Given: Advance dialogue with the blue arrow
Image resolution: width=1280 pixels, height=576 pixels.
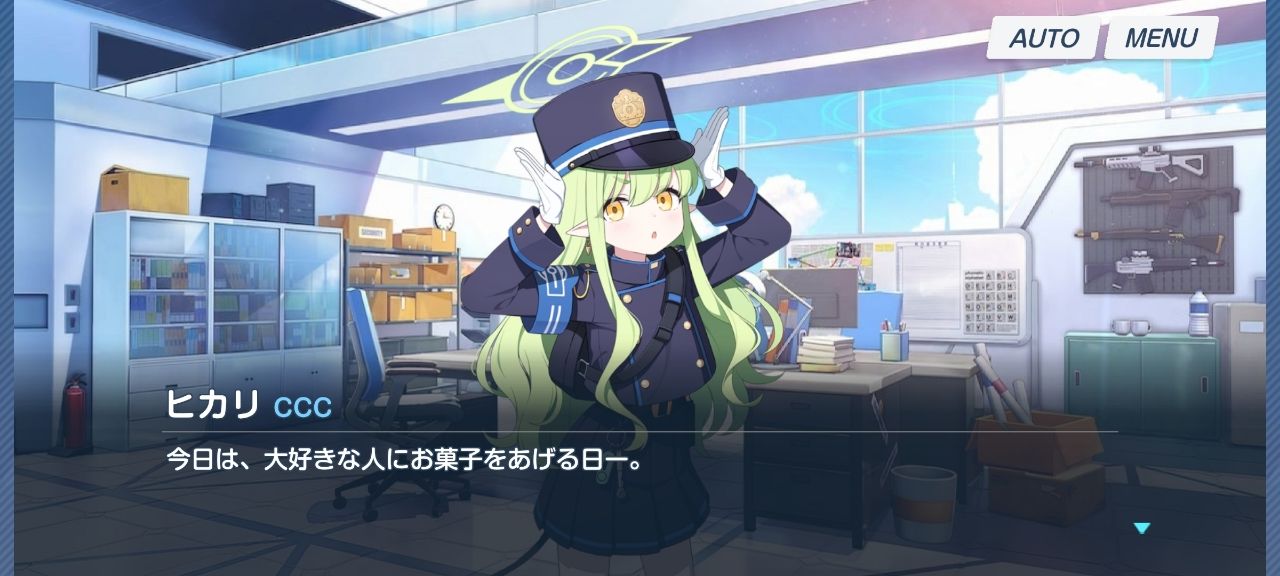Looking at the screenshot, I should 1142,528.
